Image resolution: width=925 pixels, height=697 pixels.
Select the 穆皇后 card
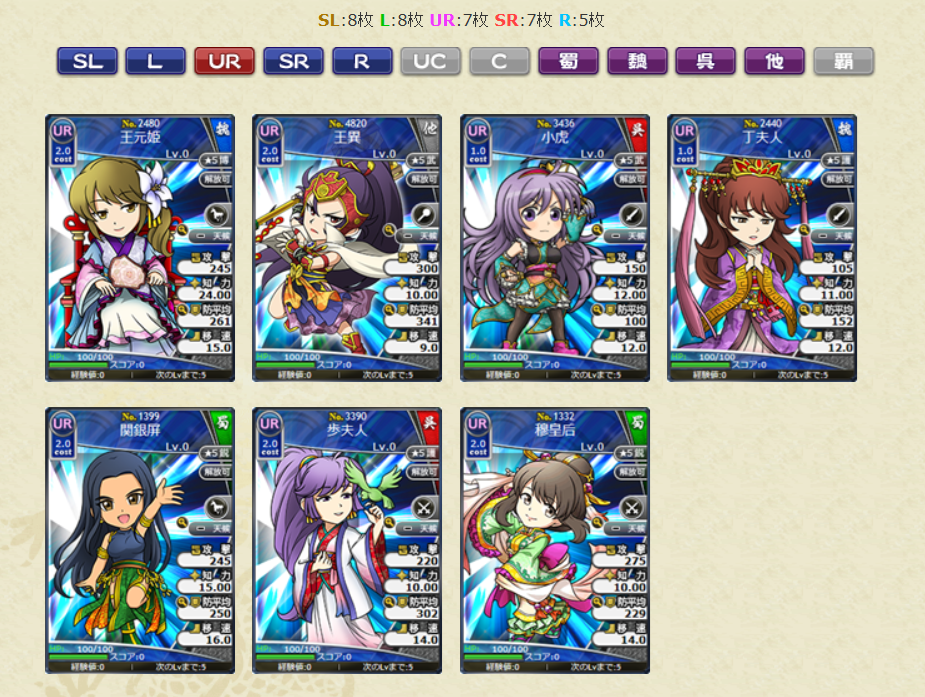click(x=555, y=540)
